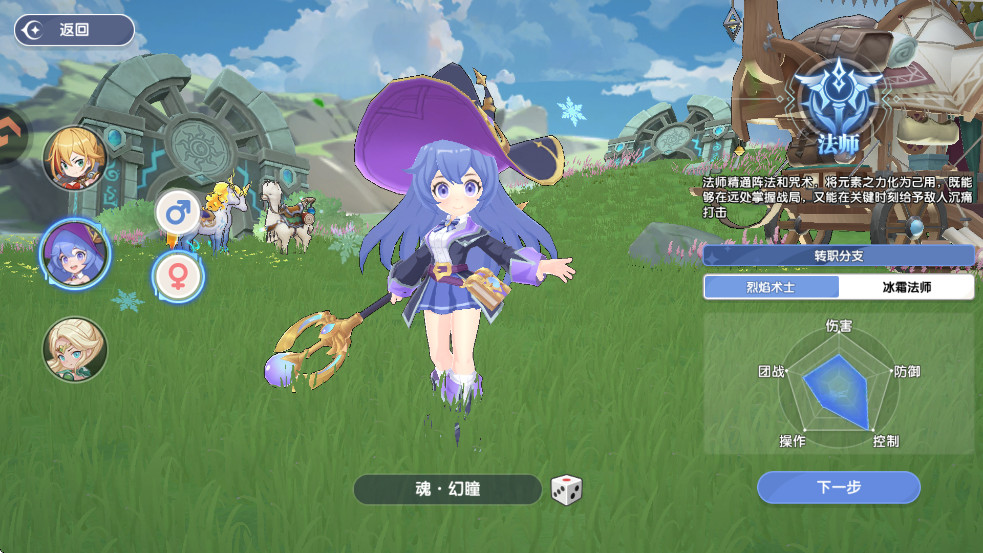Switch to the male gender icon

point(178,212)
